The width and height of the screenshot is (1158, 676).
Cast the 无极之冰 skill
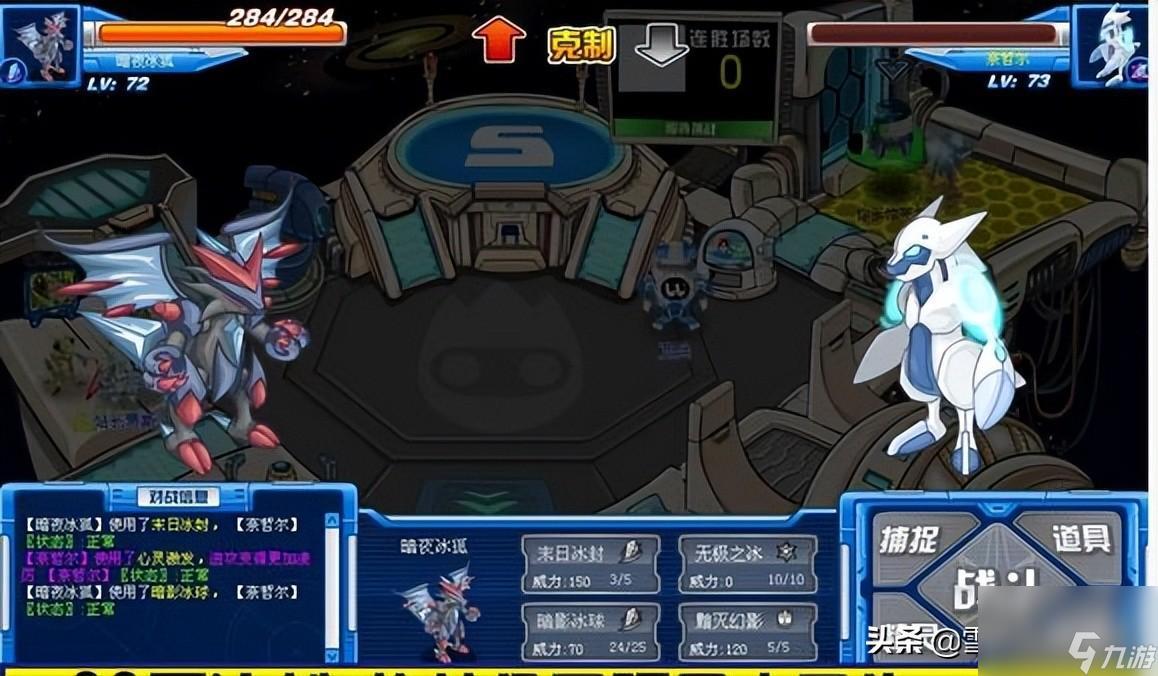tap(747, 564)
